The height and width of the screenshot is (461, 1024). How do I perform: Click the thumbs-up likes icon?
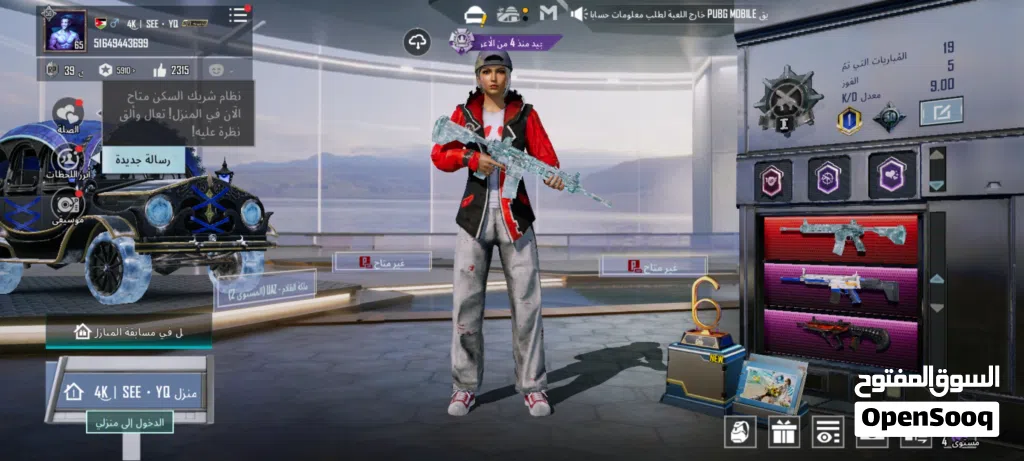click(160, 70)
